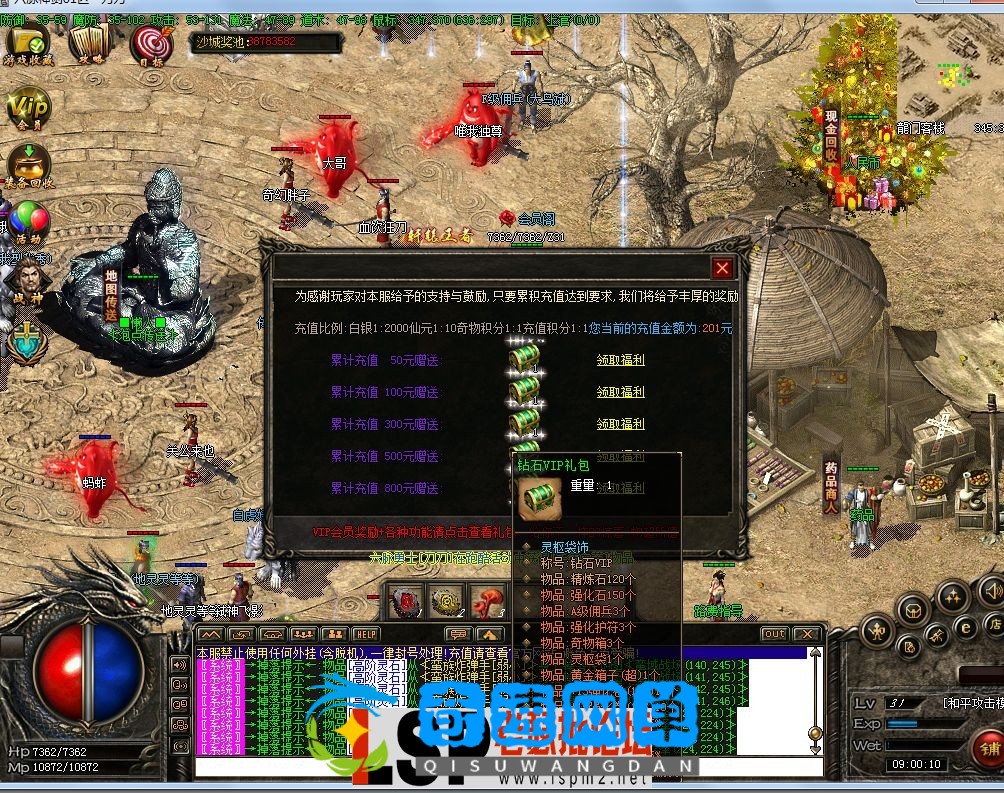Use the red mushroom hotbar slot

tap(487, 601)
